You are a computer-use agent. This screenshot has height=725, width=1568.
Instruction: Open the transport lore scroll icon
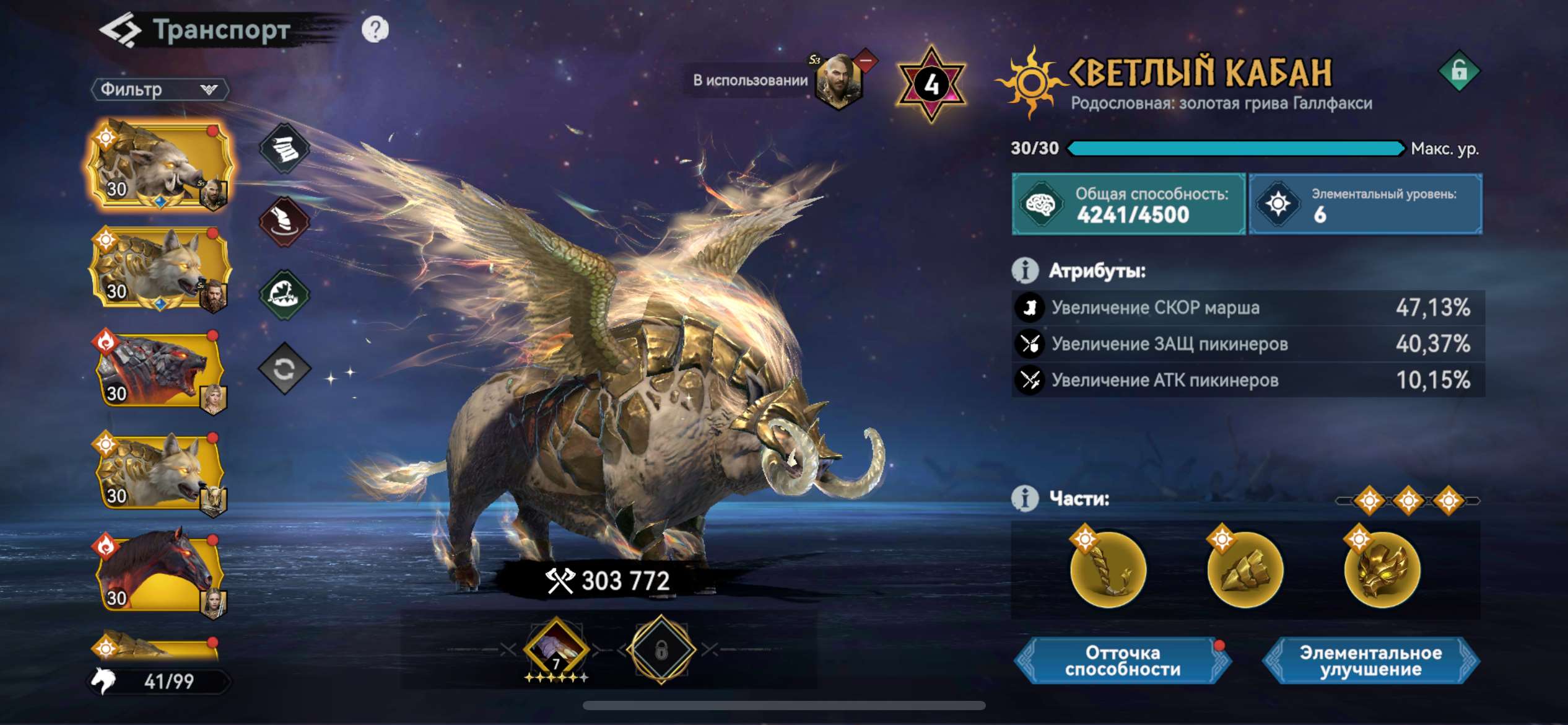click(x=285, y=147)
